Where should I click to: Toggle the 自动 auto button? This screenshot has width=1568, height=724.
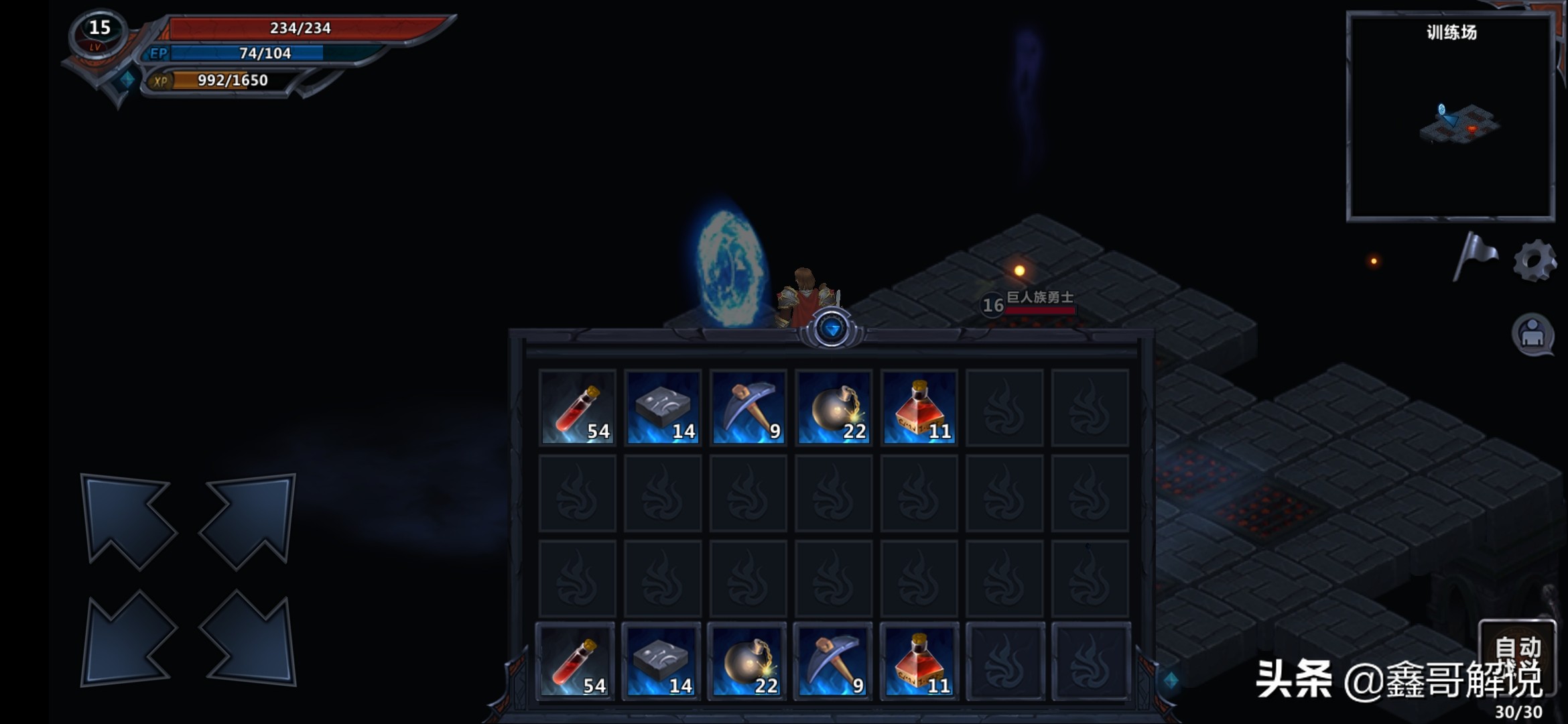(1518, 648)
